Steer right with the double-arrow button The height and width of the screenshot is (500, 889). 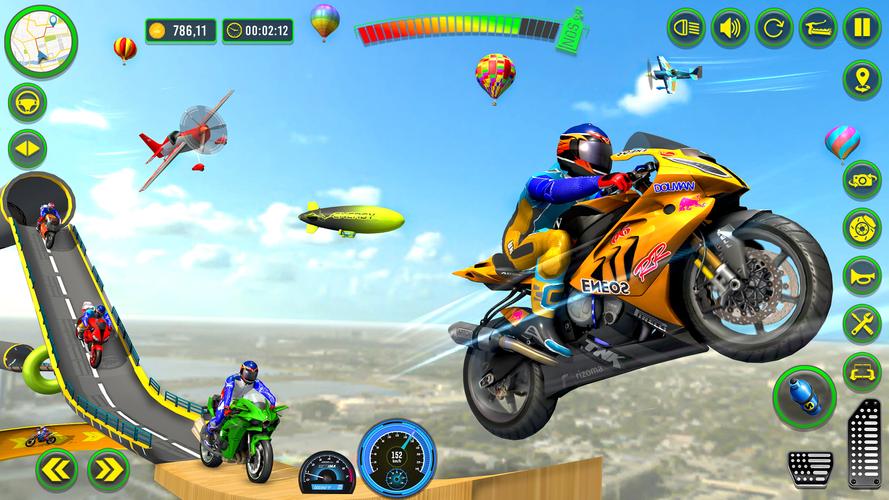pos(107,468)
